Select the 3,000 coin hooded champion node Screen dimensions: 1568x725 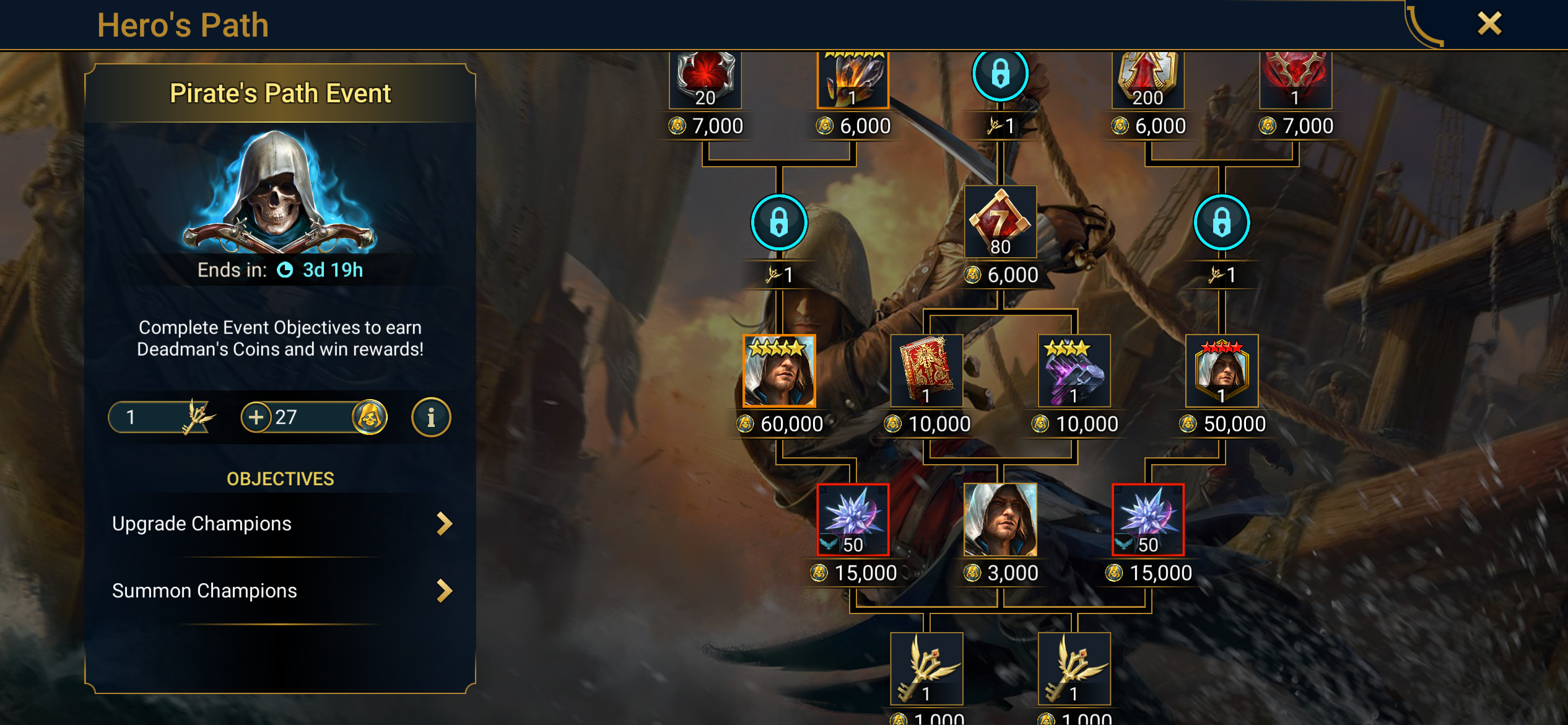click(1000, 519)
